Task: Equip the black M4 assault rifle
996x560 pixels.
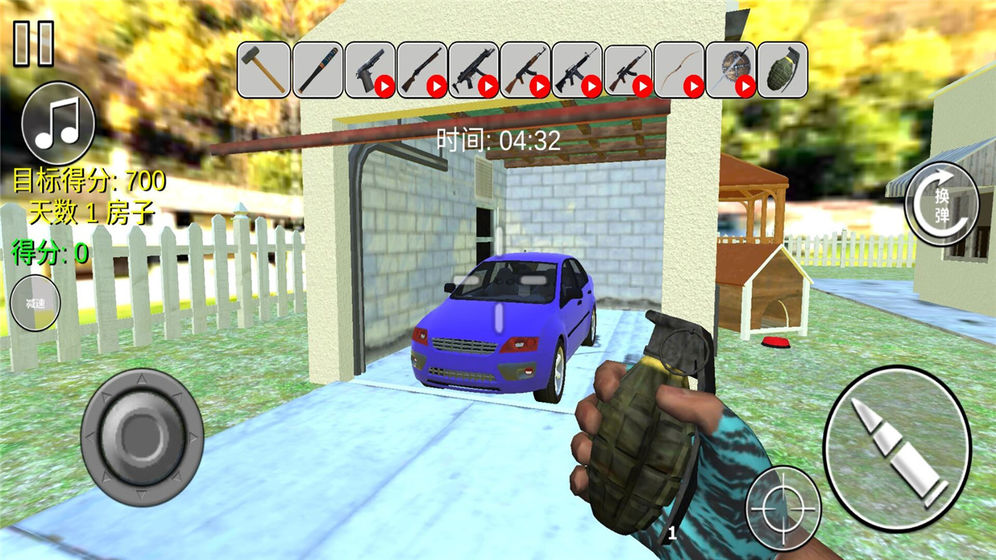Action: [576, 70]
